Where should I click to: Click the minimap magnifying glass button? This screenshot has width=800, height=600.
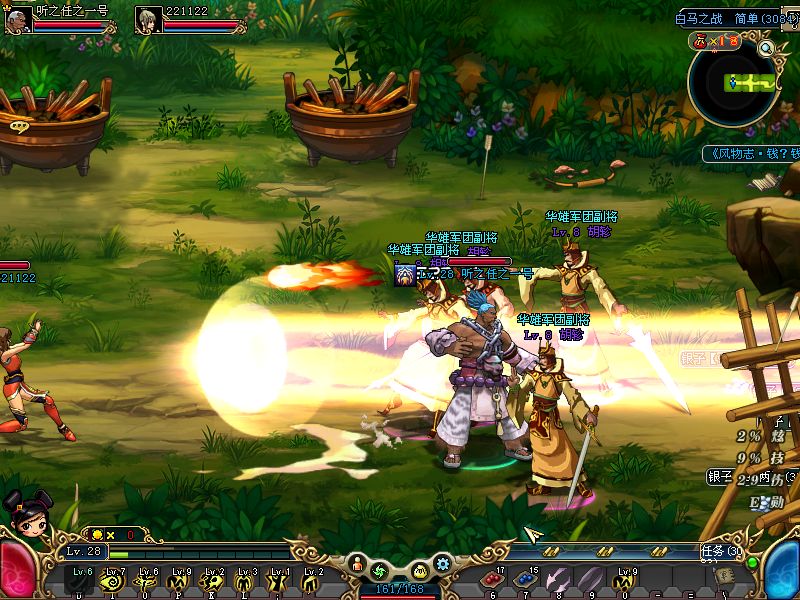point(767,47)
